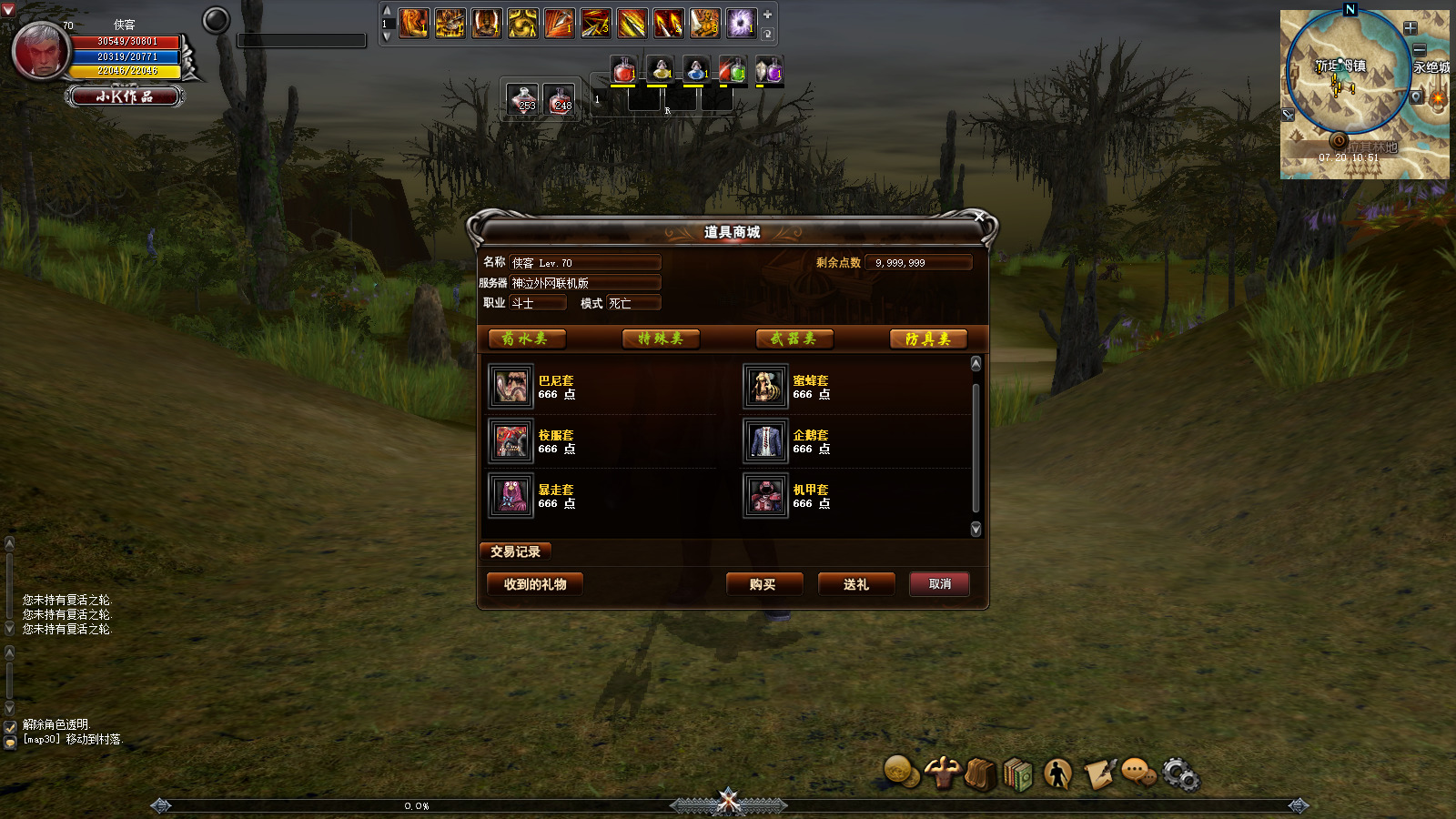1456x819 pixels.
Task: Toggle the 解除角色透明 chat checkbox
Action: [x=10, y=726]
